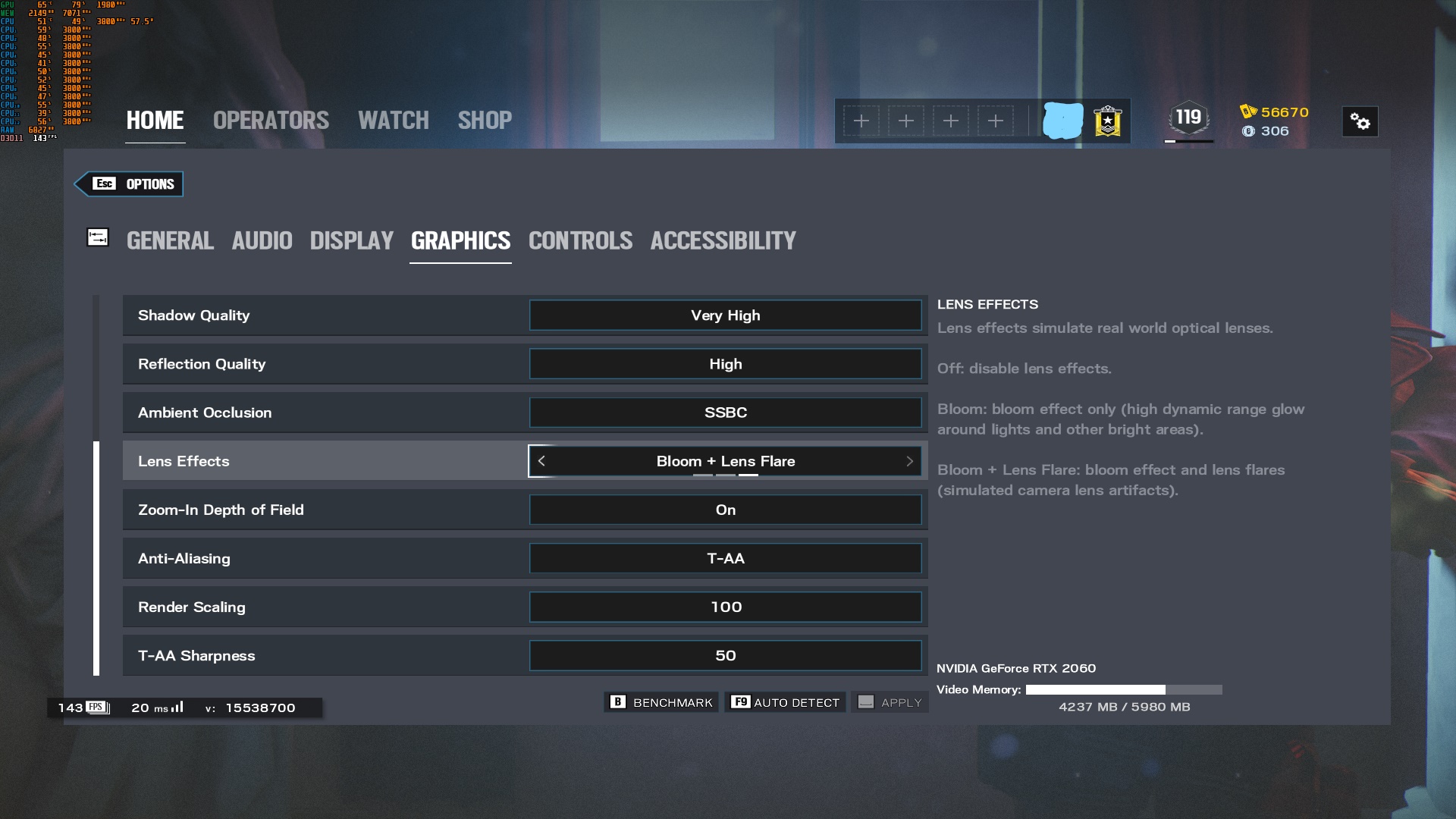The image size is (1456, 819).
Task: Adjust the T-AA Sharpness value
Action: [725, 655]
